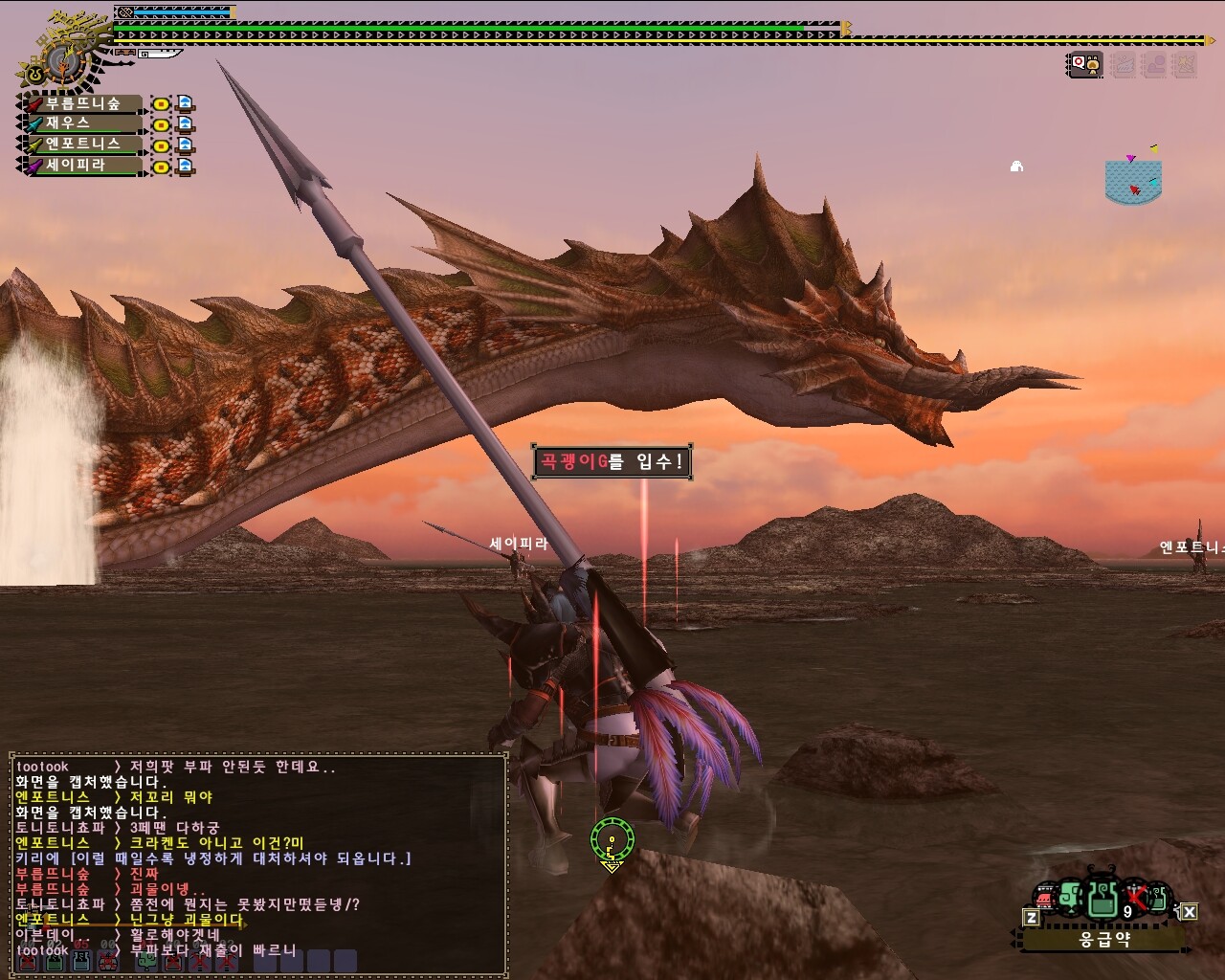Open the faded profile silhouette notebook tab
1225x980 pixels.
click(1155, 65)
